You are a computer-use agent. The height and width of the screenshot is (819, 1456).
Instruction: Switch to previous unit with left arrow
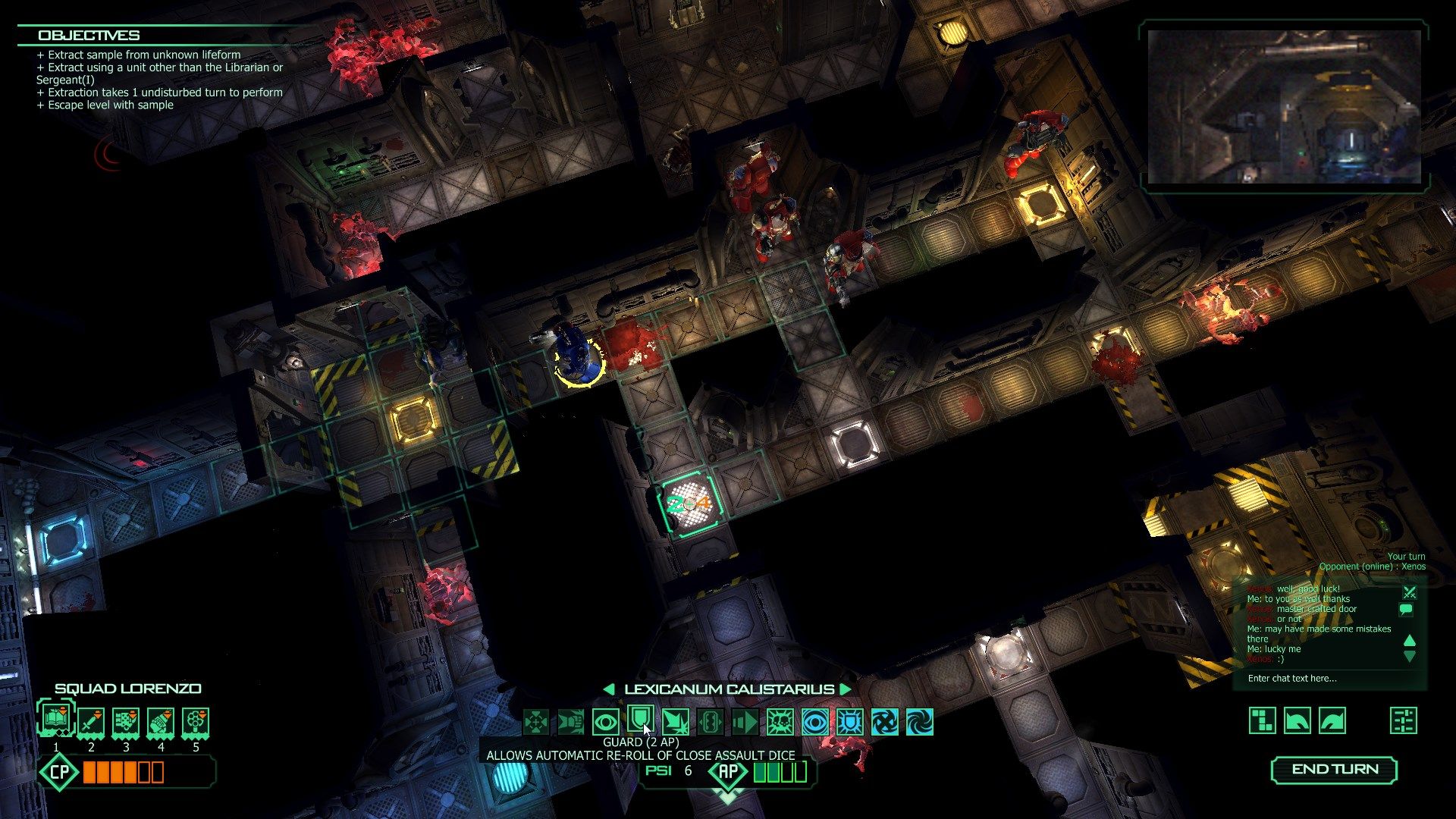[x=609, y=689]
